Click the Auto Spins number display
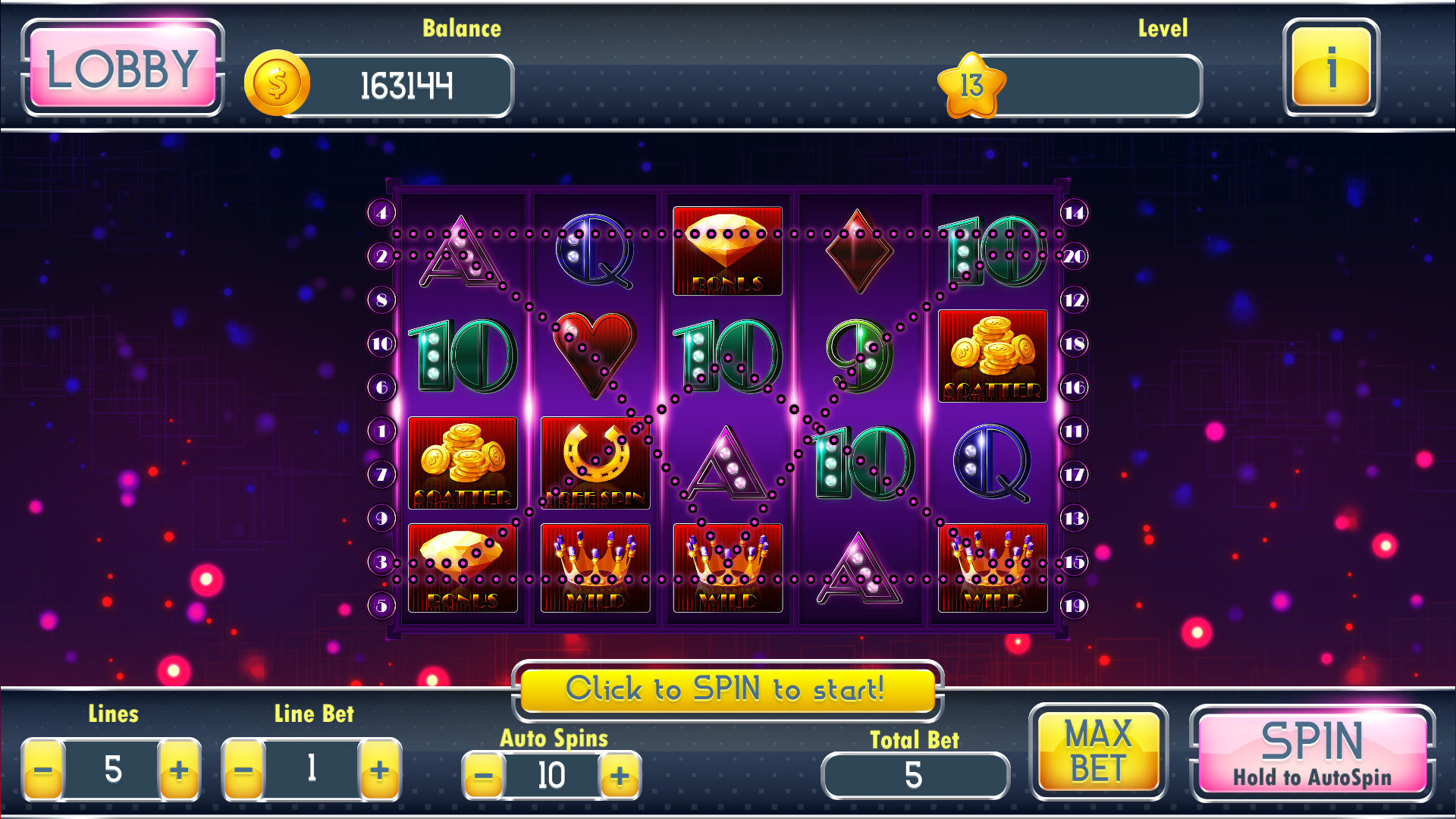Screen dimensions: 1456x819 [552, 775]
